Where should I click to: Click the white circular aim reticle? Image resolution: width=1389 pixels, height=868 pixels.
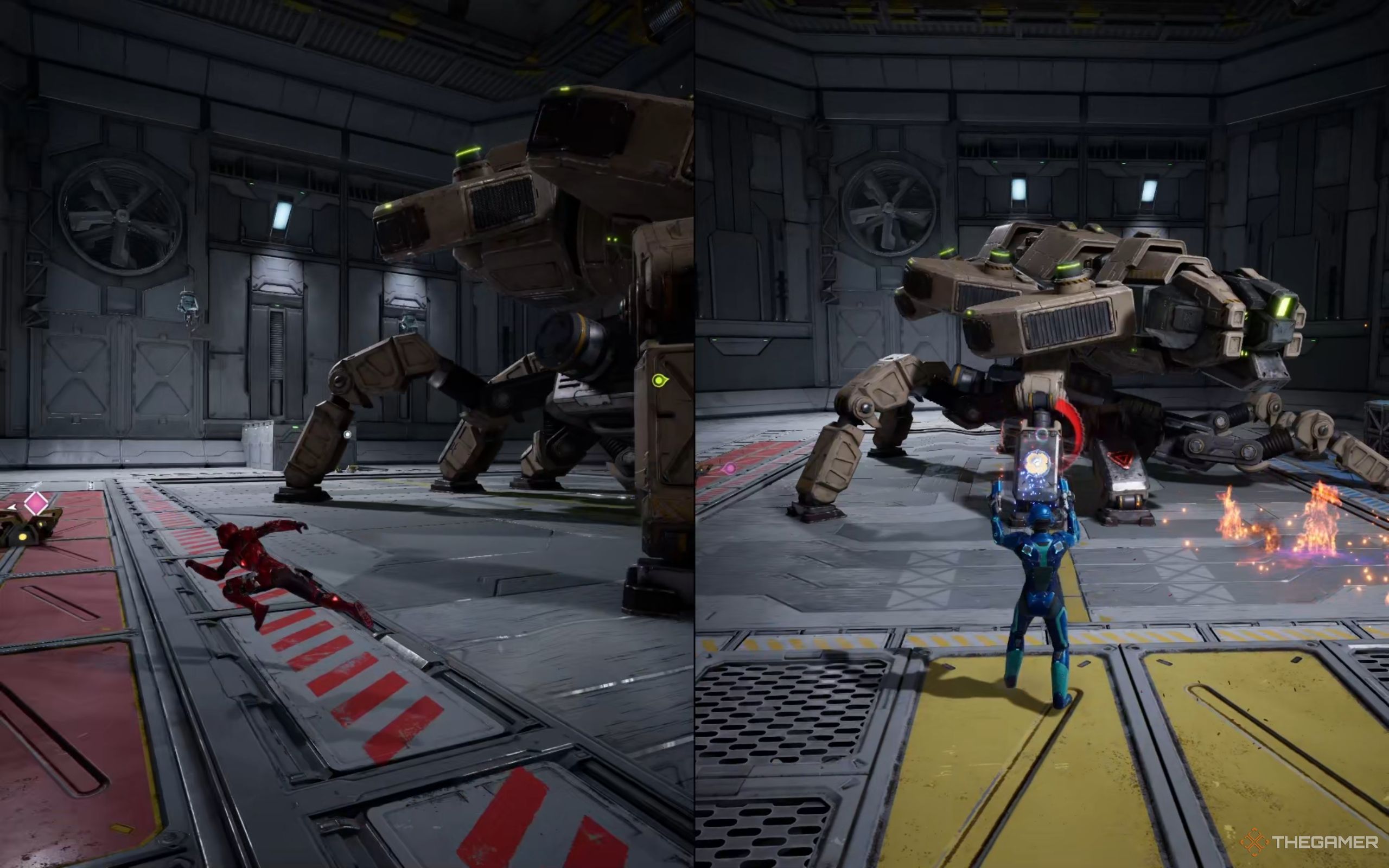(347, 435)
